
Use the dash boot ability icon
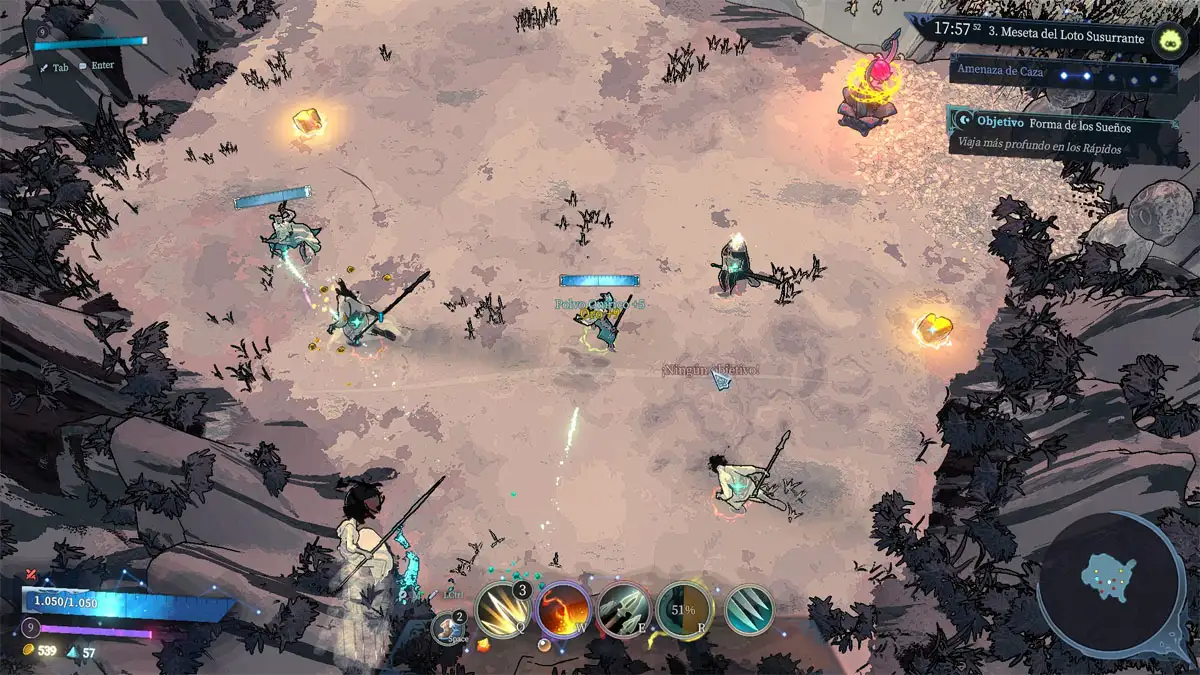pos(447,628)
